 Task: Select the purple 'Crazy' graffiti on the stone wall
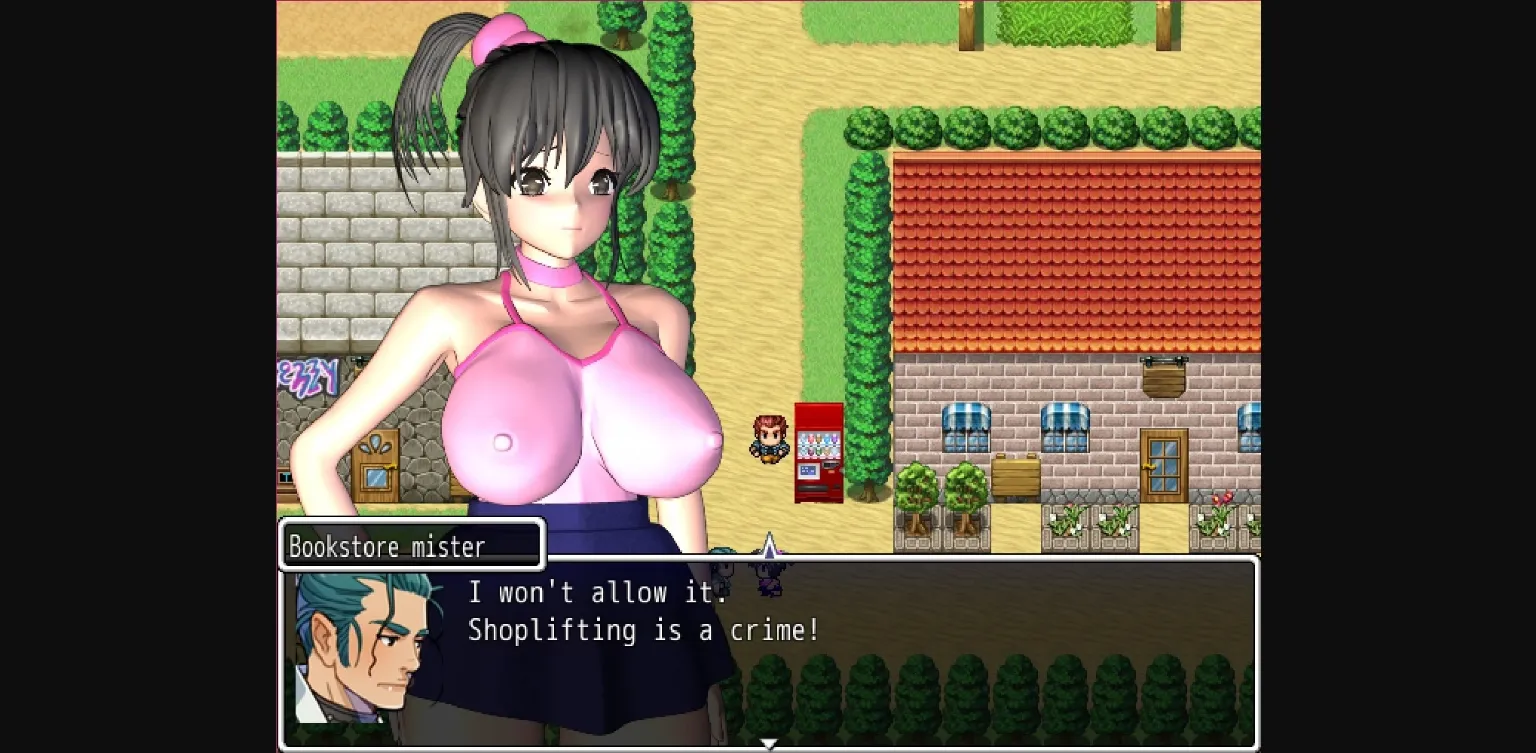(x=308, y=375)
